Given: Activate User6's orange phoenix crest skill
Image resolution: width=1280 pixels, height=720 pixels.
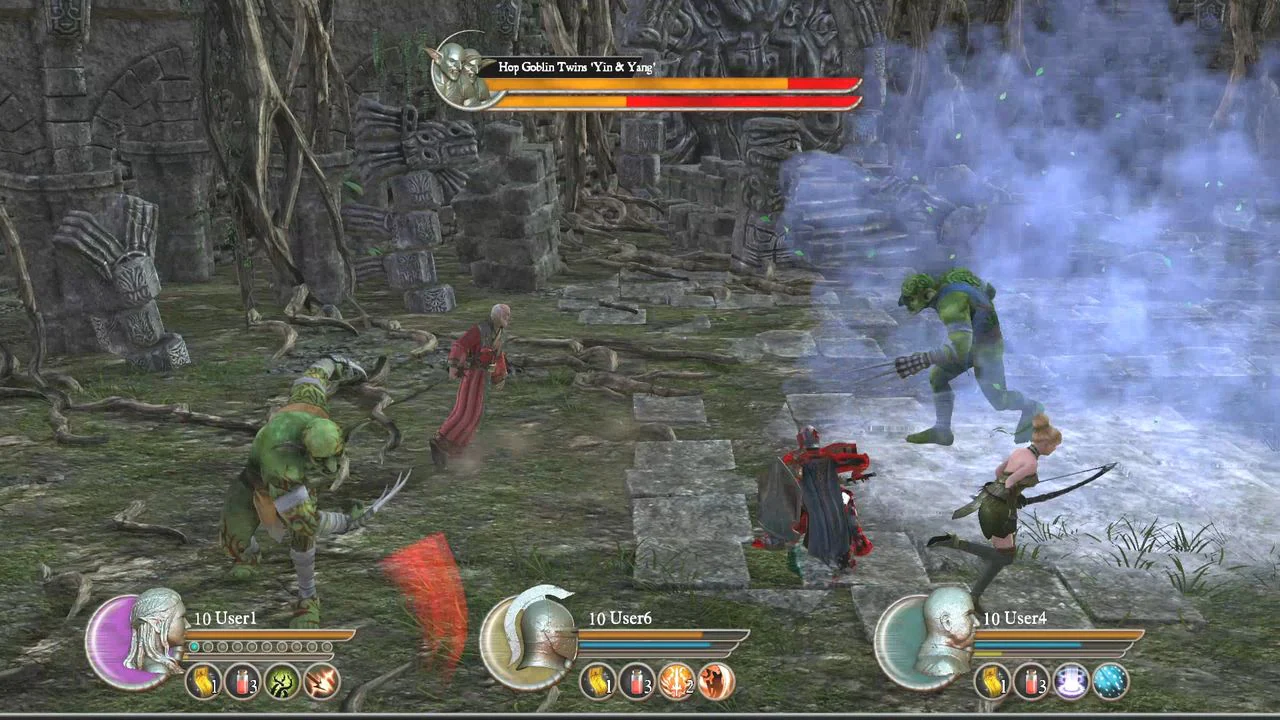Looking at the screenshot, I should (678, 683).
